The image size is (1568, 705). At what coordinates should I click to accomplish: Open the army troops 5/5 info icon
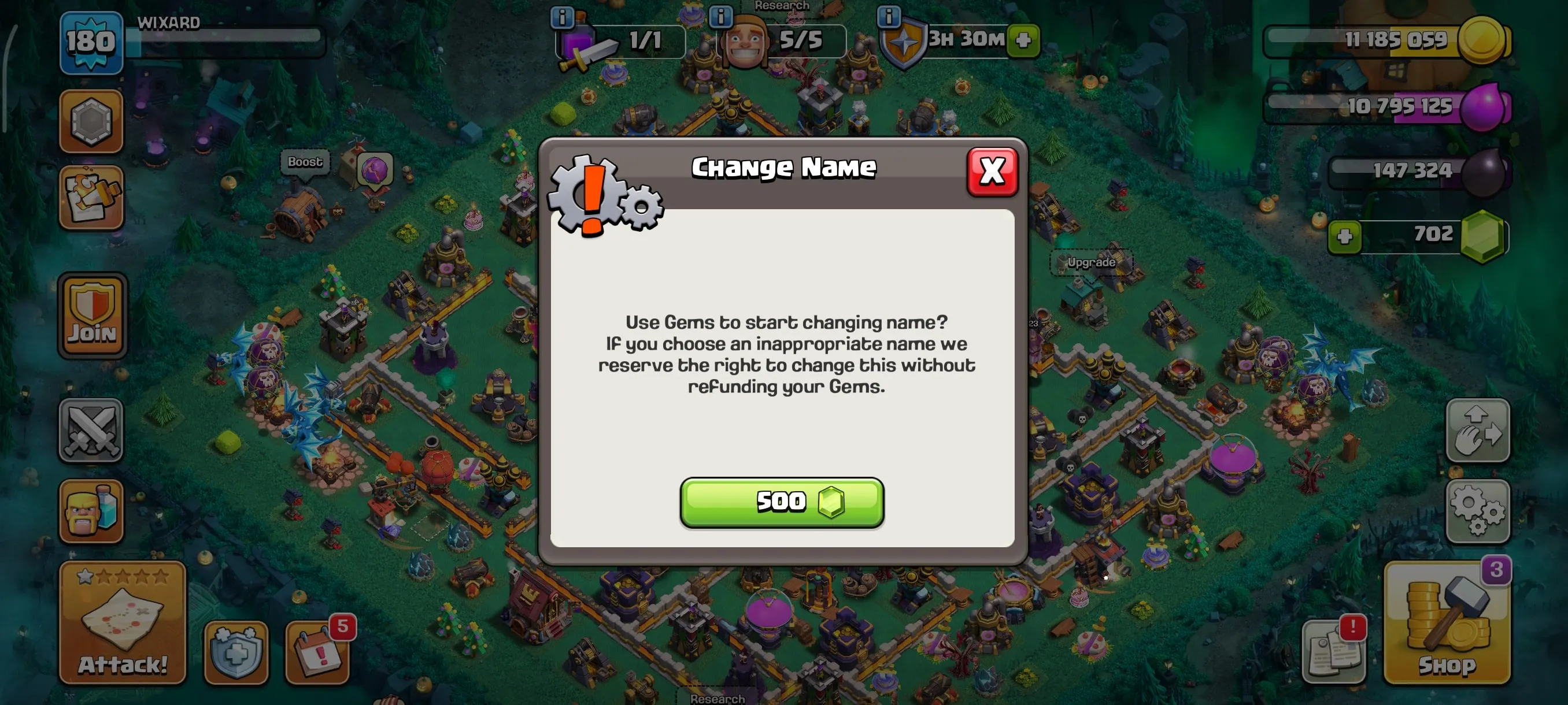[722, 15]
